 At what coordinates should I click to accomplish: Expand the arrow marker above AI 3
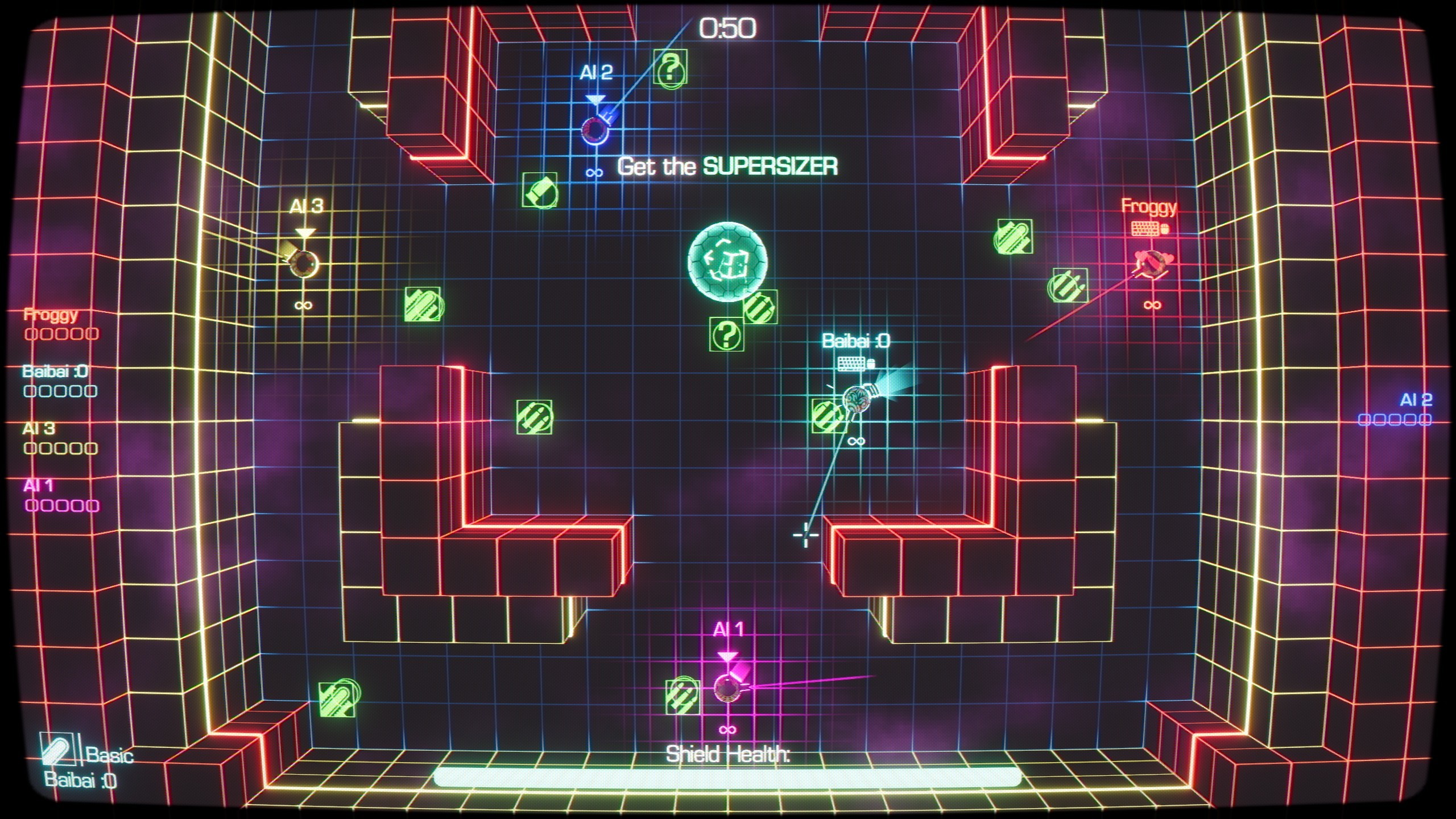tap(306, 232)
